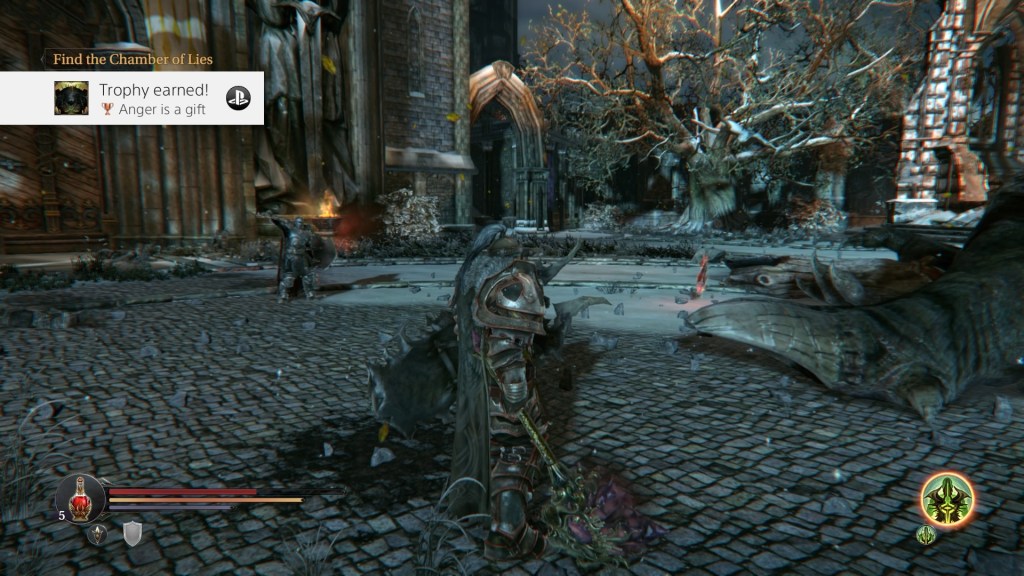Viewport: 1024px width, 576px height.
Task: Choose the small green spell icon
Action: coord(926,535)
